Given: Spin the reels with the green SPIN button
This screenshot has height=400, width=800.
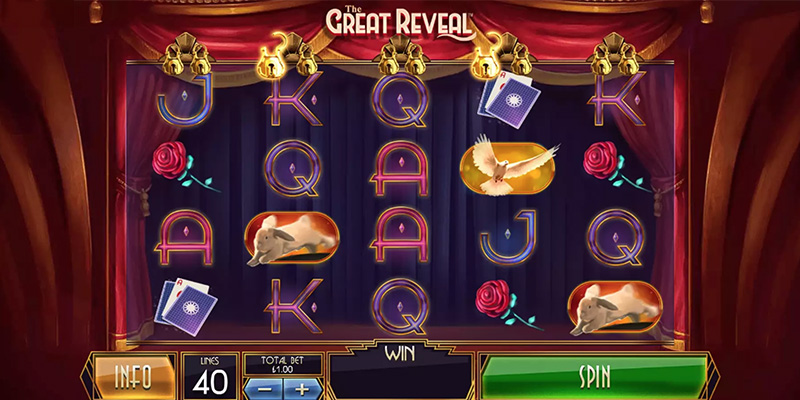Looking at the screenshot, I should click(x=594, y=377).
